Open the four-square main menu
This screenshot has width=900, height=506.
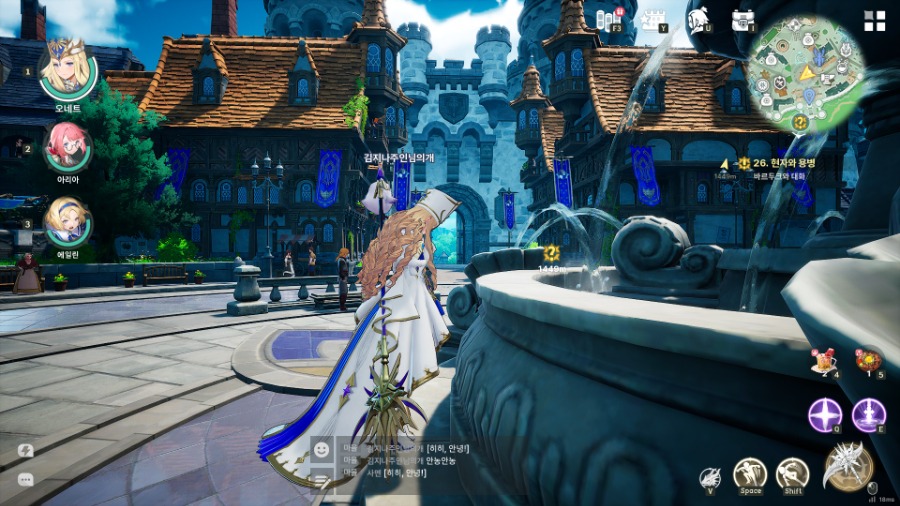874,21
